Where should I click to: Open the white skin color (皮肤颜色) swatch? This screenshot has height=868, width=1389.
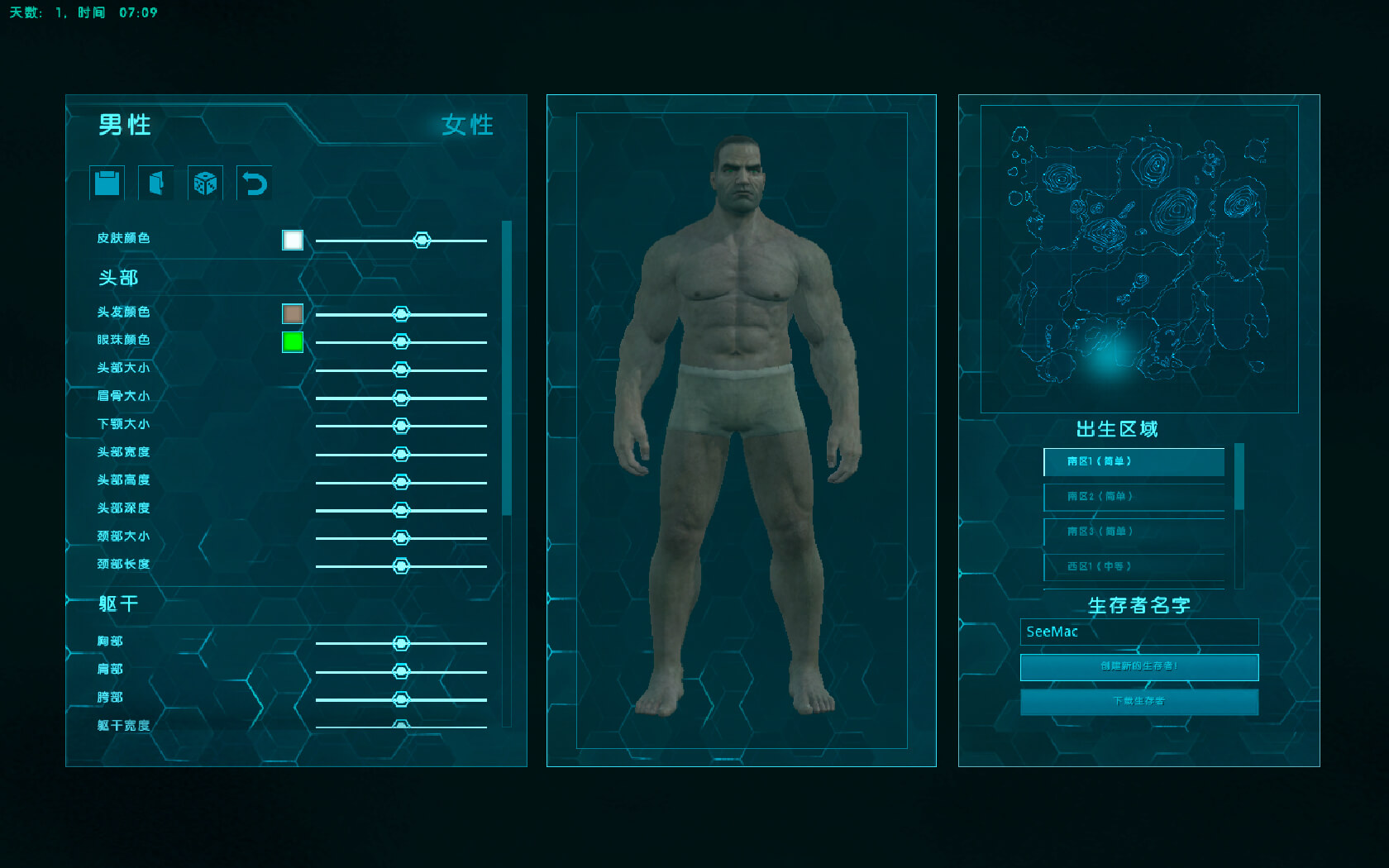(293, 240)
